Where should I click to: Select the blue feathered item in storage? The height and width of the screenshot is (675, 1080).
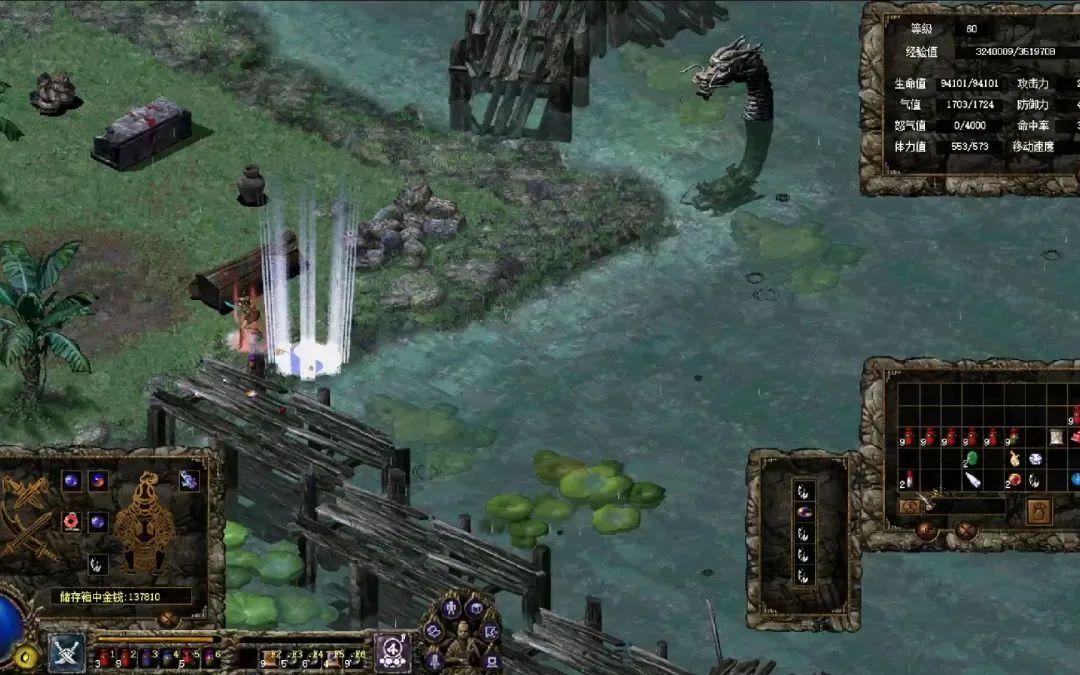[189, 481]
